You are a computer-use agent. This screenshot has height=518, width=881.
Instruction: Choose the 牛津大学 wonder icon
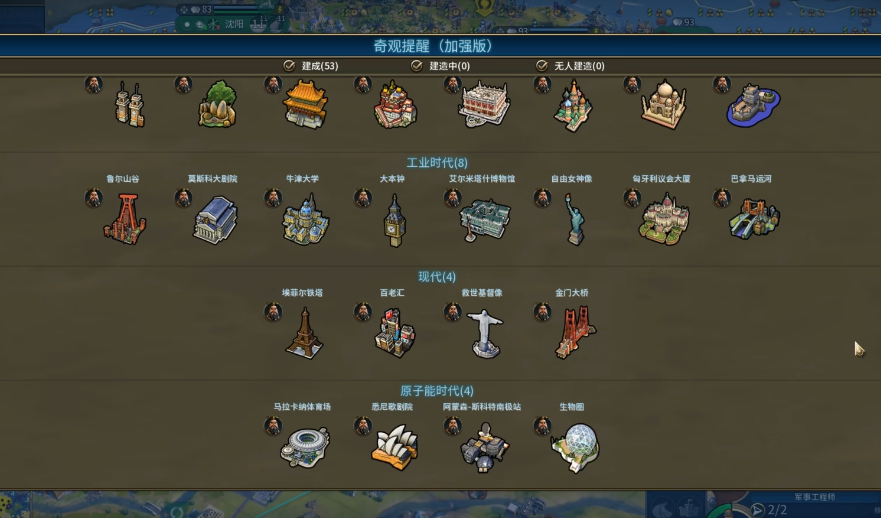[x=304, y=220]
